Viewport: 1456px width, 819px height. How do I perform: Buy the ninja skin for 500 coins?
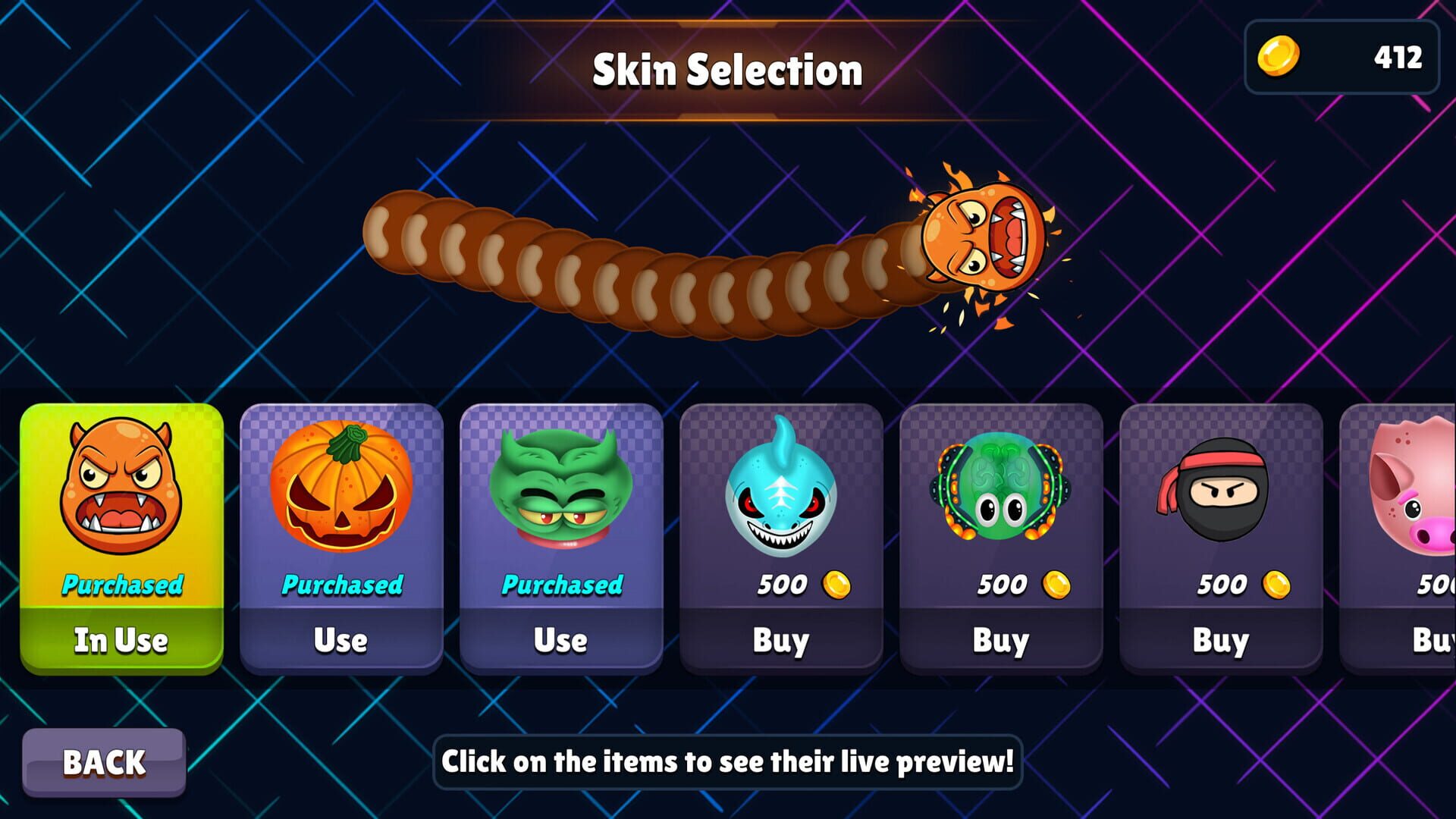click(1221, 641)
